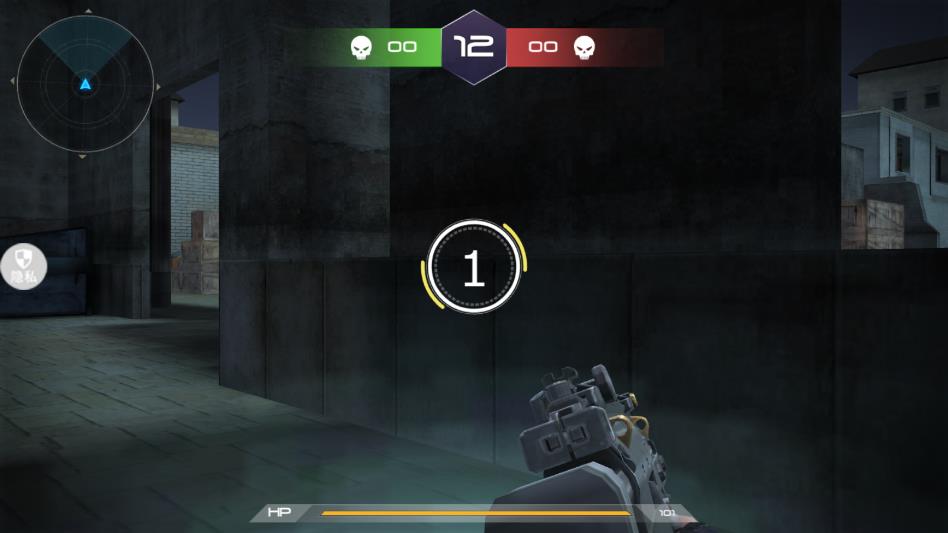
Task: Click the circular radar minimap
Action: point(85,84)
